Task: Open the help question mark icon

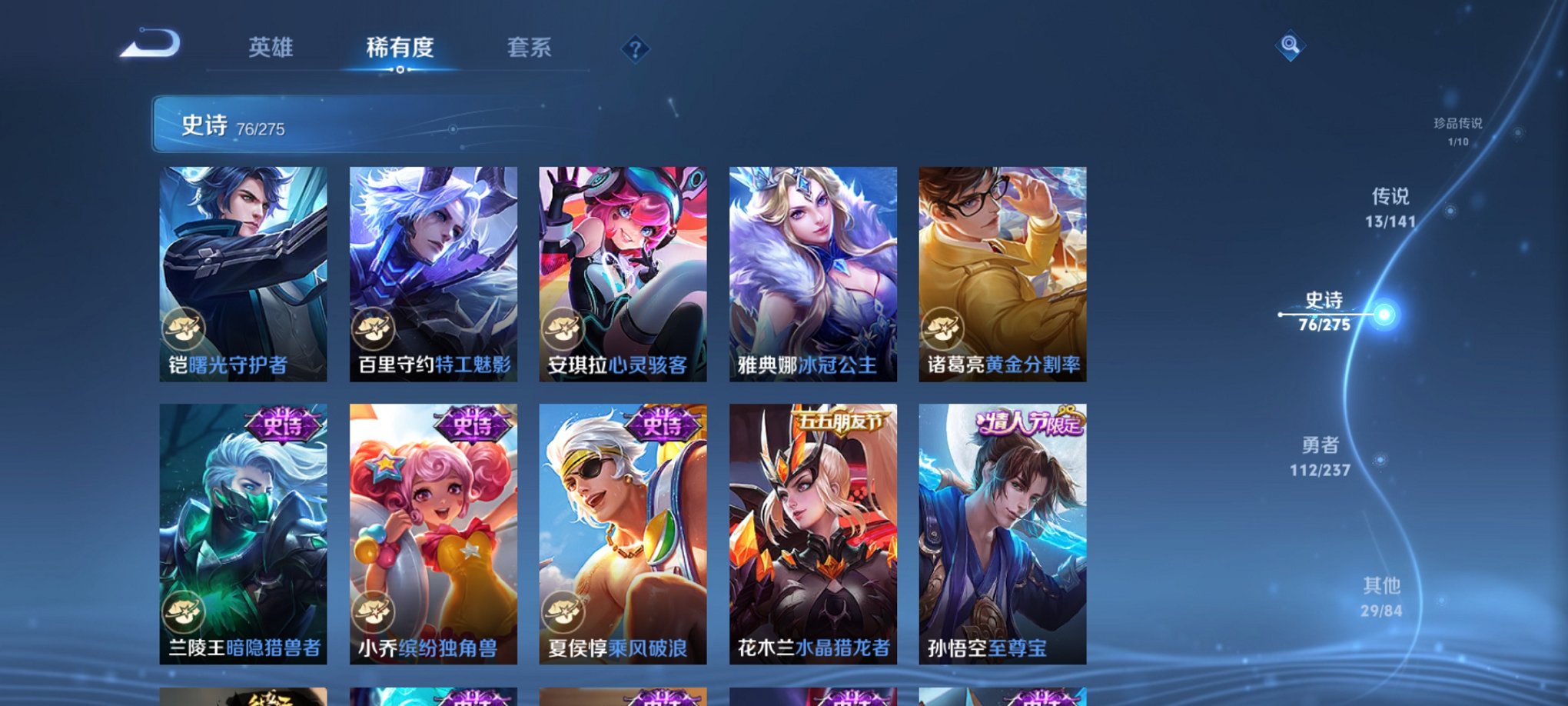Action: [x=634, y=48]
